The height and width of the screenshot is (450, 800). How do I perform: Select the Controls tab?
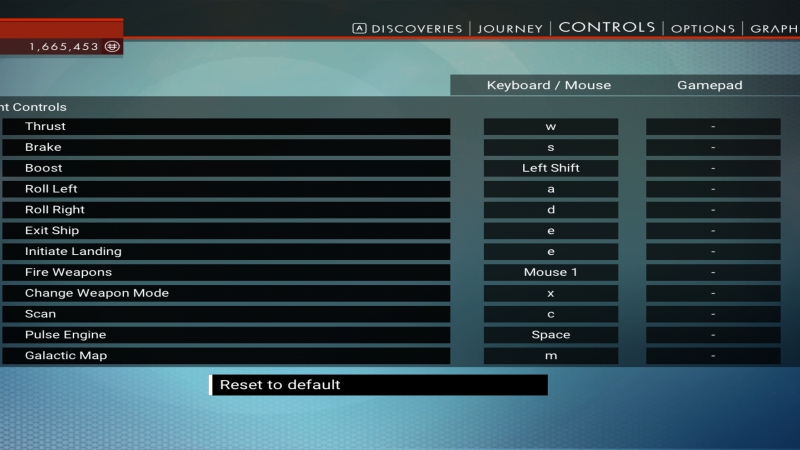[607, 27]
